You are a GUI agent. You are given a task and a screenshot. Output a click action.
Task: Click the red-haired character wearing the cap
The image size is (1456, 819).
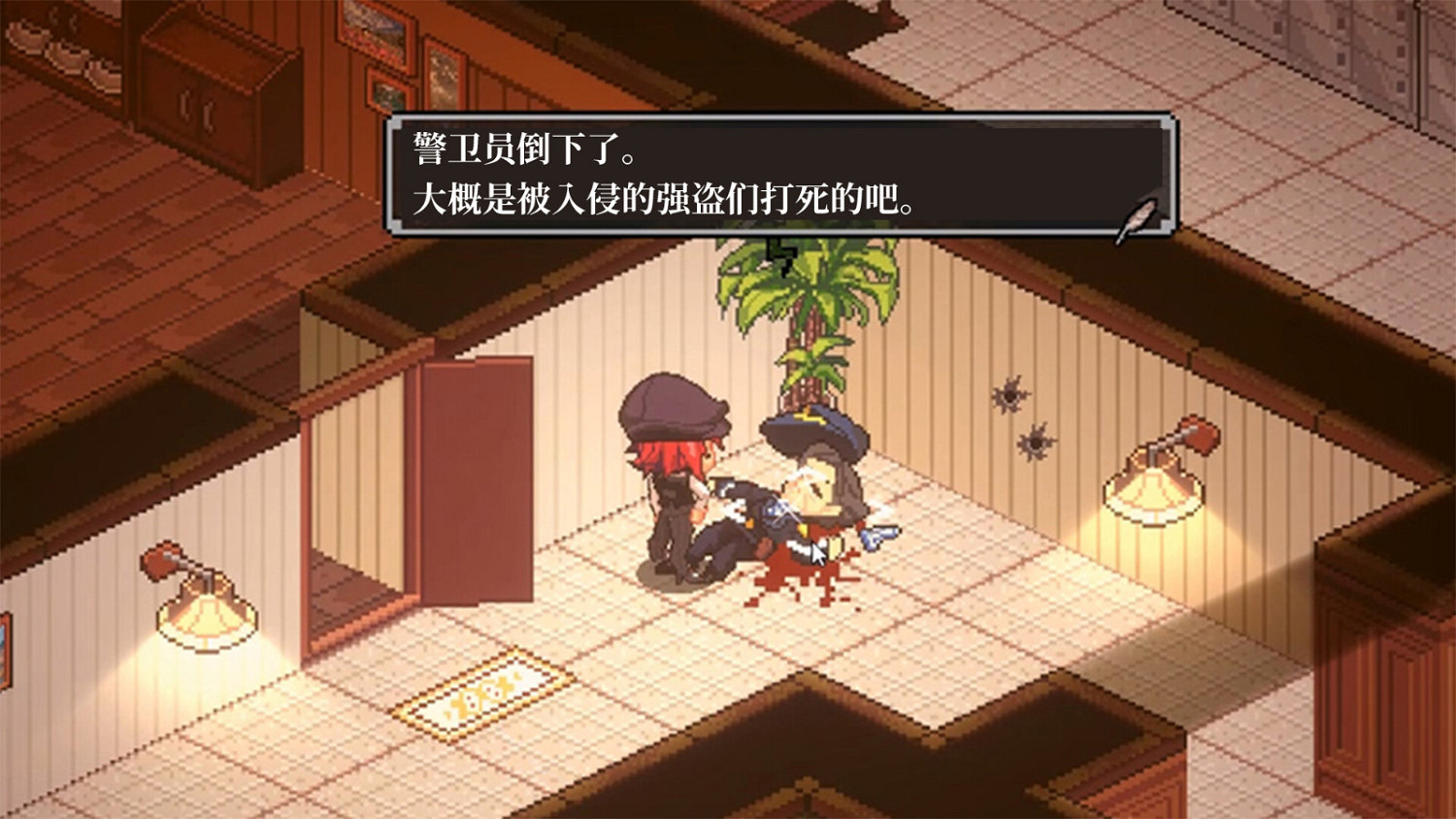679,456
